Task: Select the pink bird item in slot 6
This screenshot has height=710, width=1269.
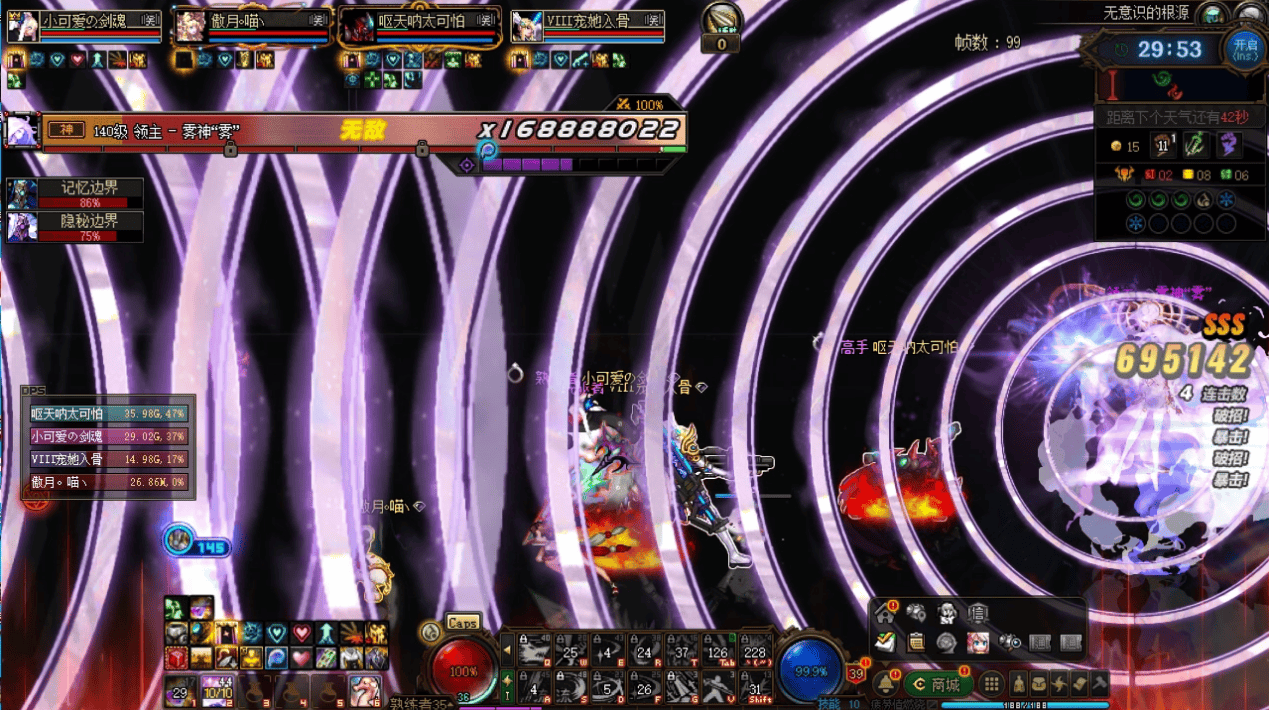Action: coord(364,691)
